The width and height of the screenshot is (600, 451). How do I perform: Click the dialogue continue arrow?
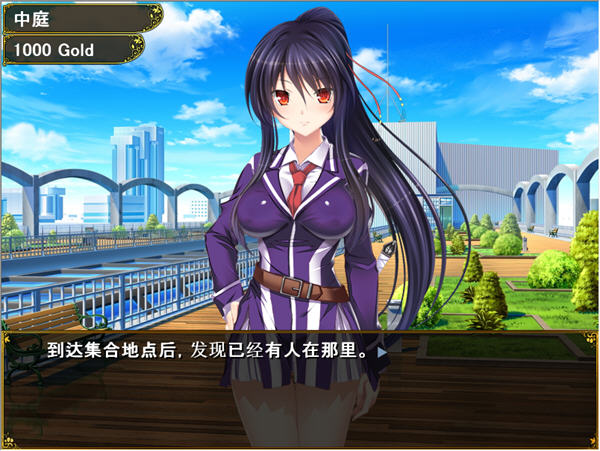[381, 352]
